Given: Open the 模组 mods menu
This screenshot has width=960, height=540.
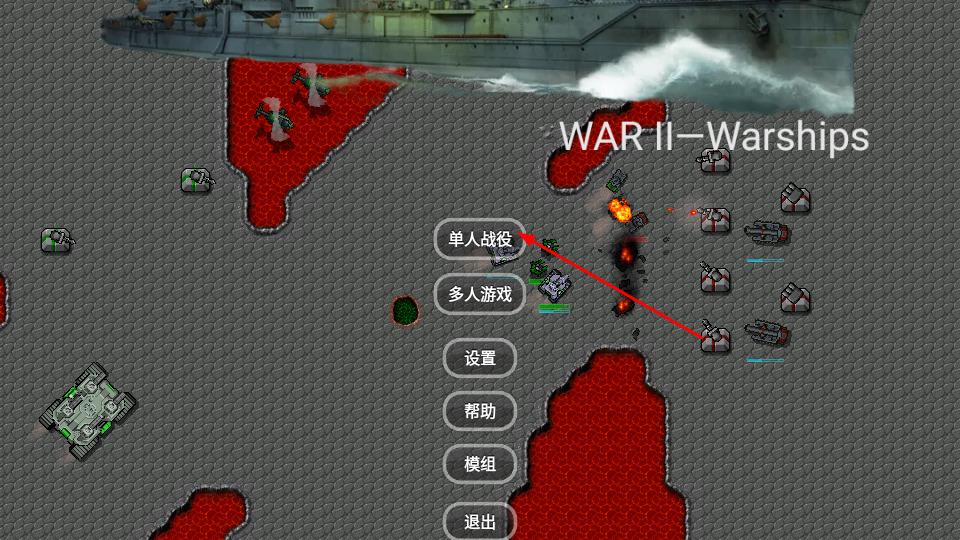Looking at the screenshot, I should 480,464.
